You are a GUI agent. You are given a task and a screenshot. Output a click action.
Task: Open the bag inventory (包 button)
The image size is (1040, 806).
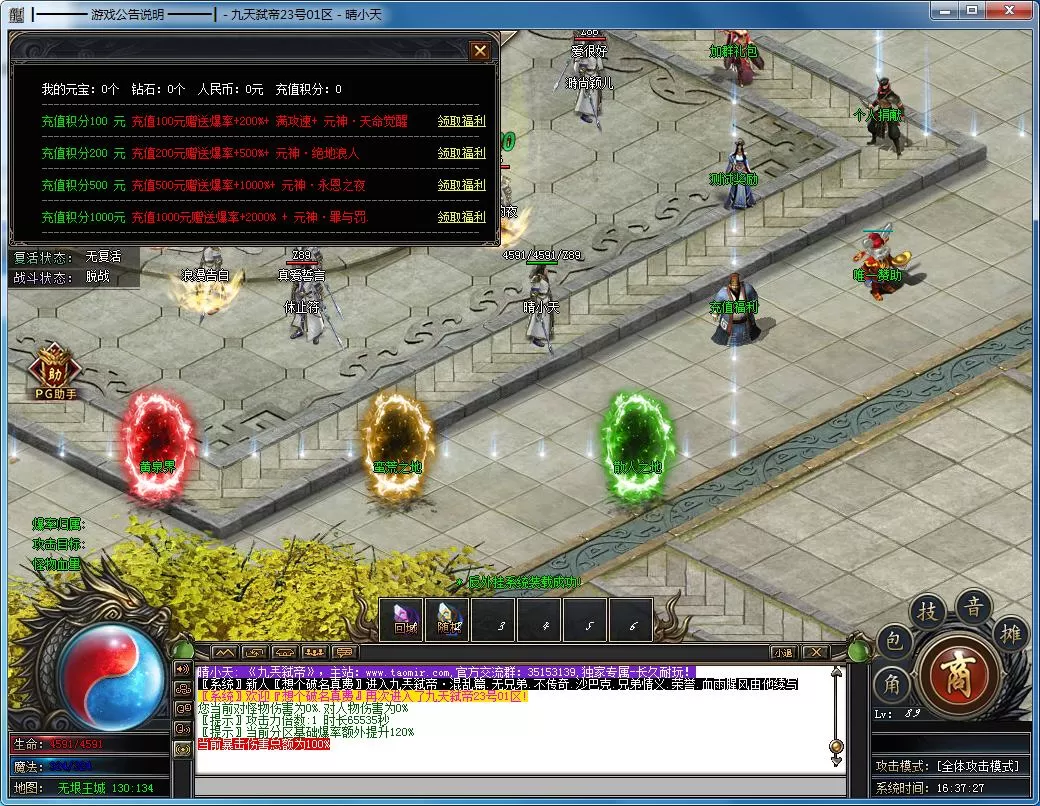[892, 643]
